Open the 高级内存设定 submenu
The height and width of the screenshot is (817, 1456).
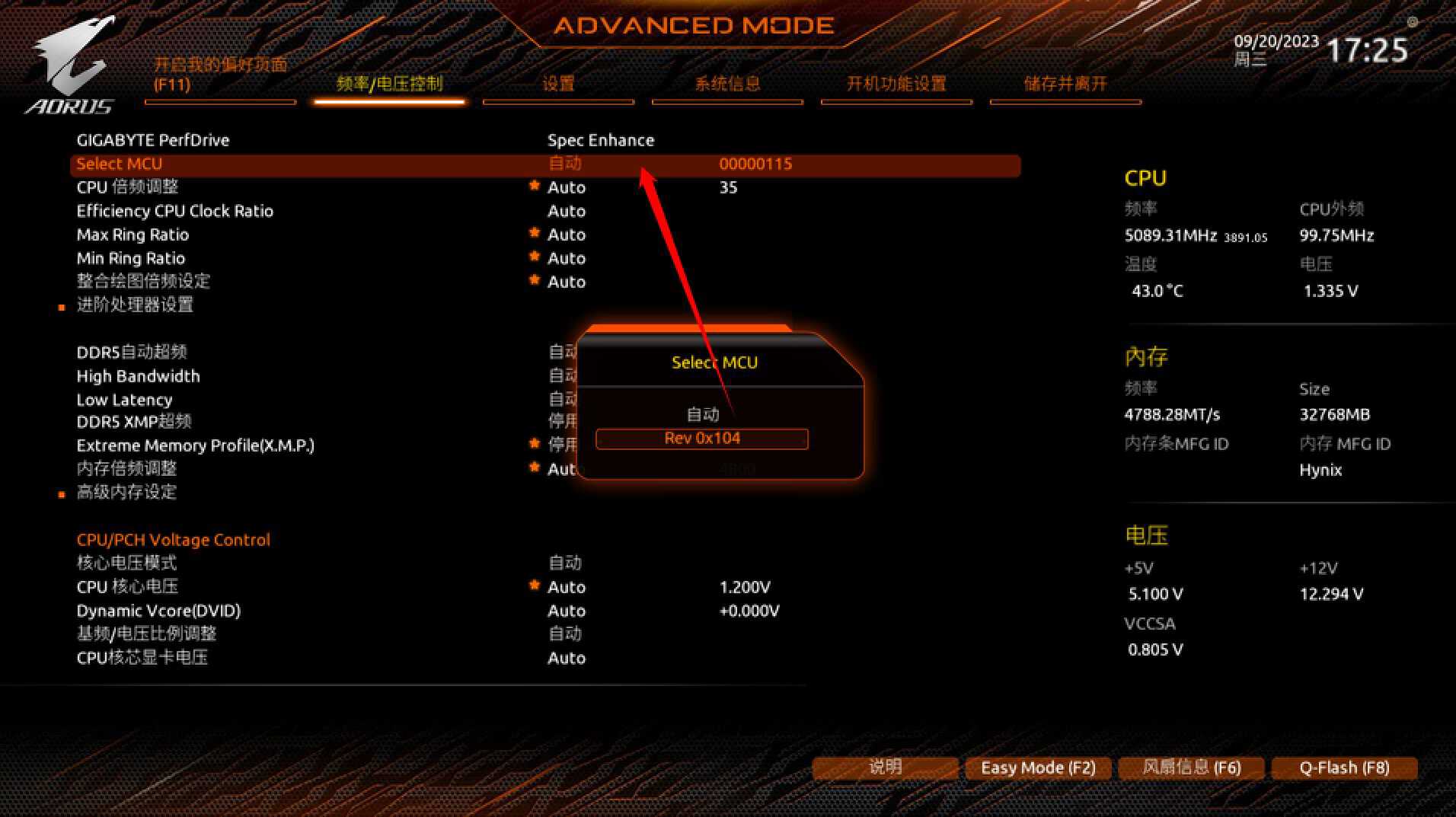(126, 493)
